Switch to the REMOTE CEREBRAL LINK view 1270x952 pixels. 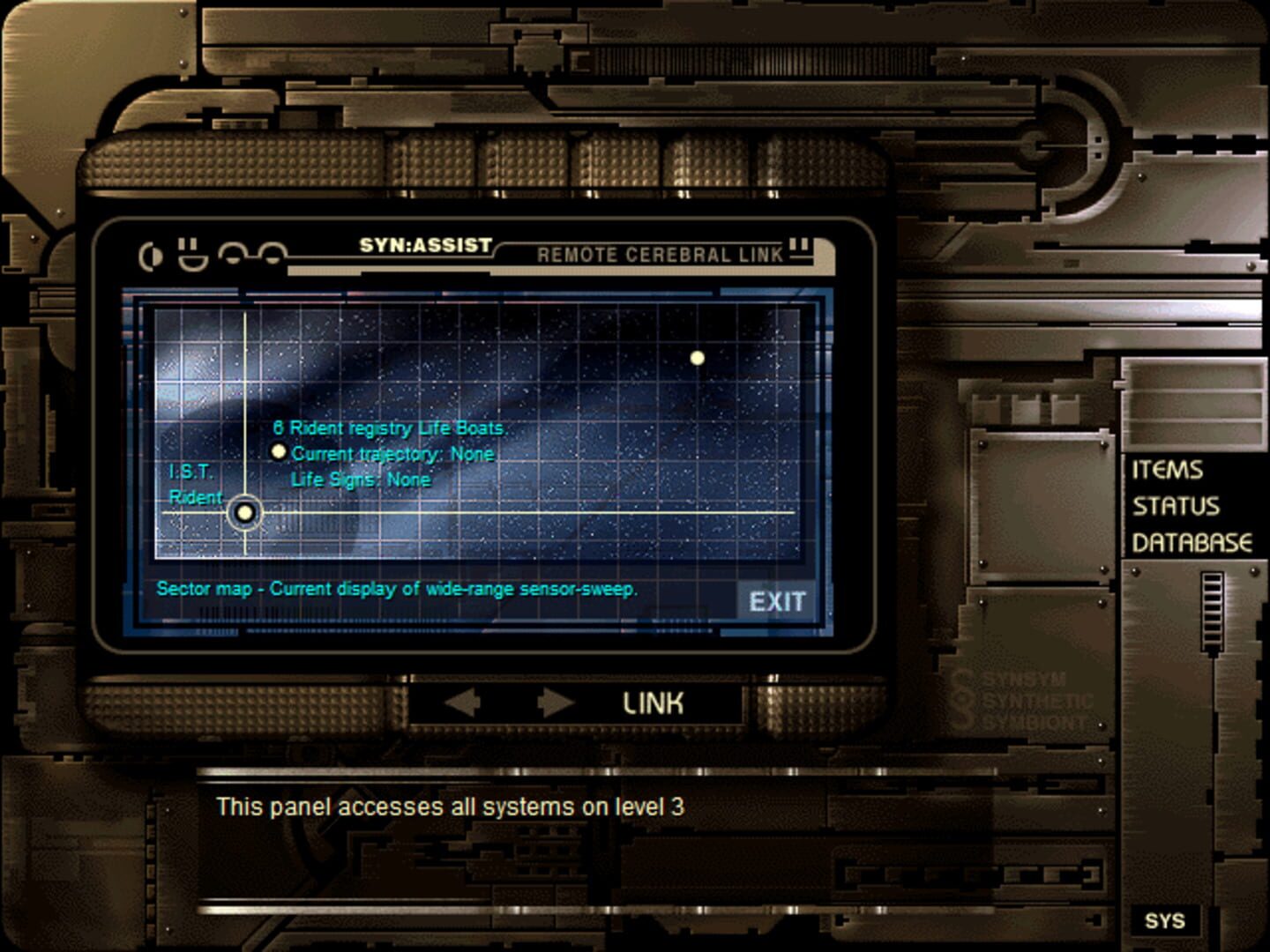pyautogui.click(x=662, y=256)
